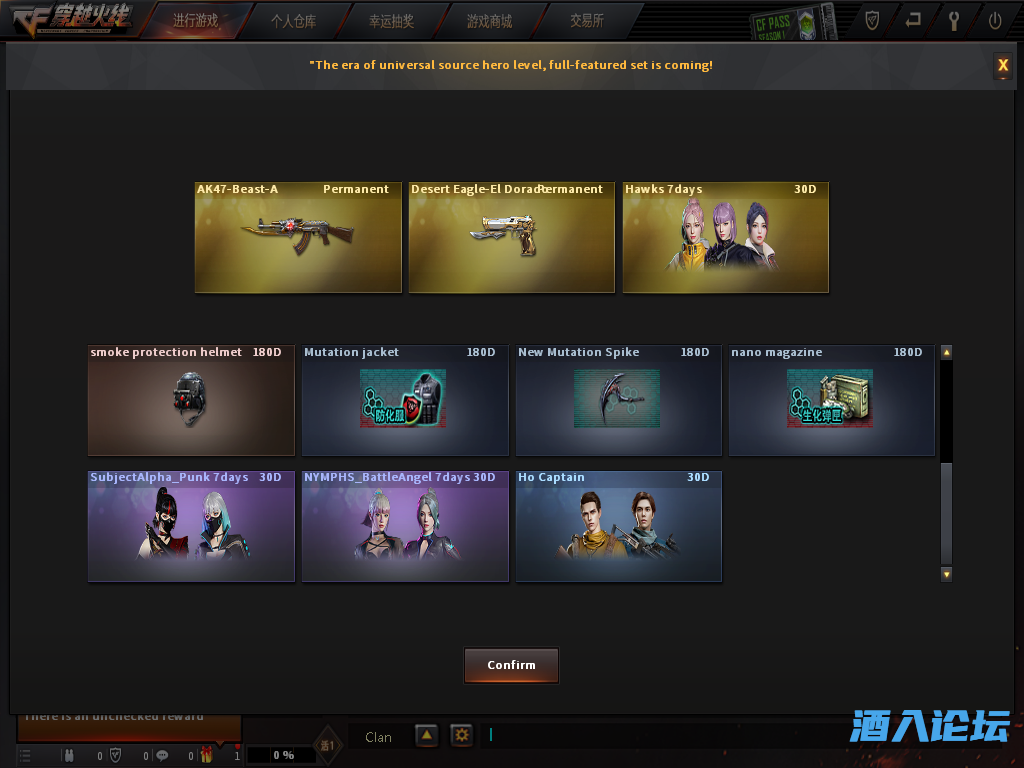Switch to the 进行游戏 tab
The image size is (1024, 768).
(195, 20)
